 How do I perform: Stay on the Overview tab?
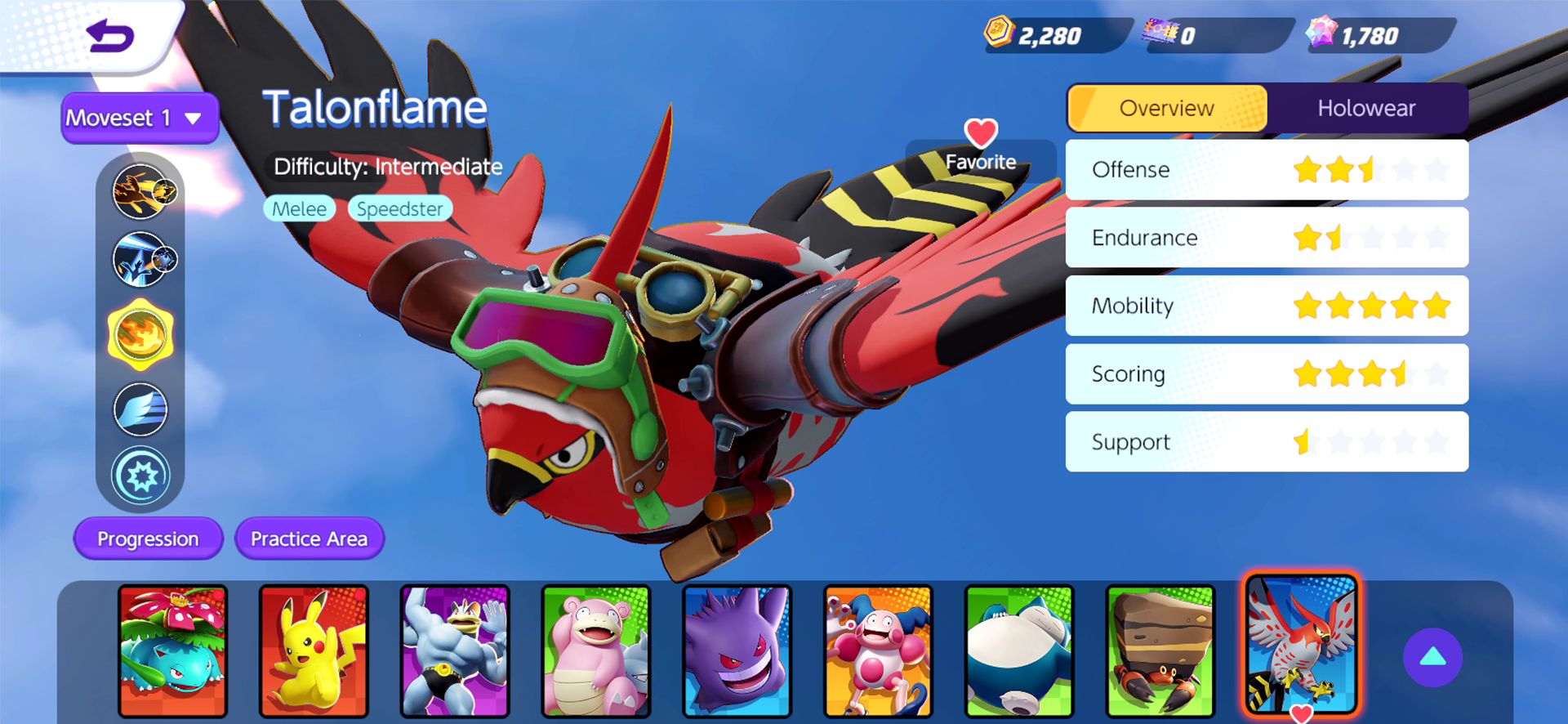1166,108
